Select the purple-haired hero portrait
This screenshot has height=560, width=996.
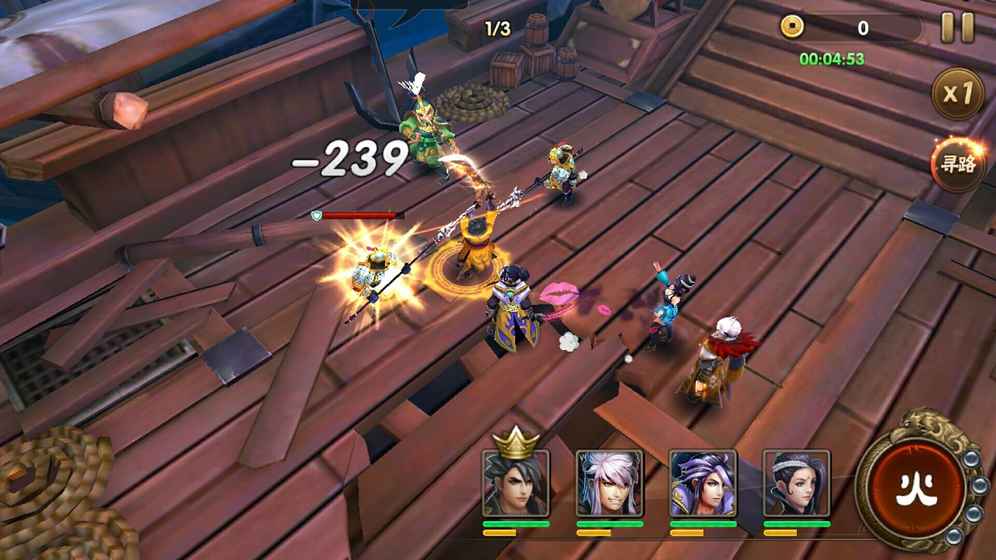tap(703, 483)
